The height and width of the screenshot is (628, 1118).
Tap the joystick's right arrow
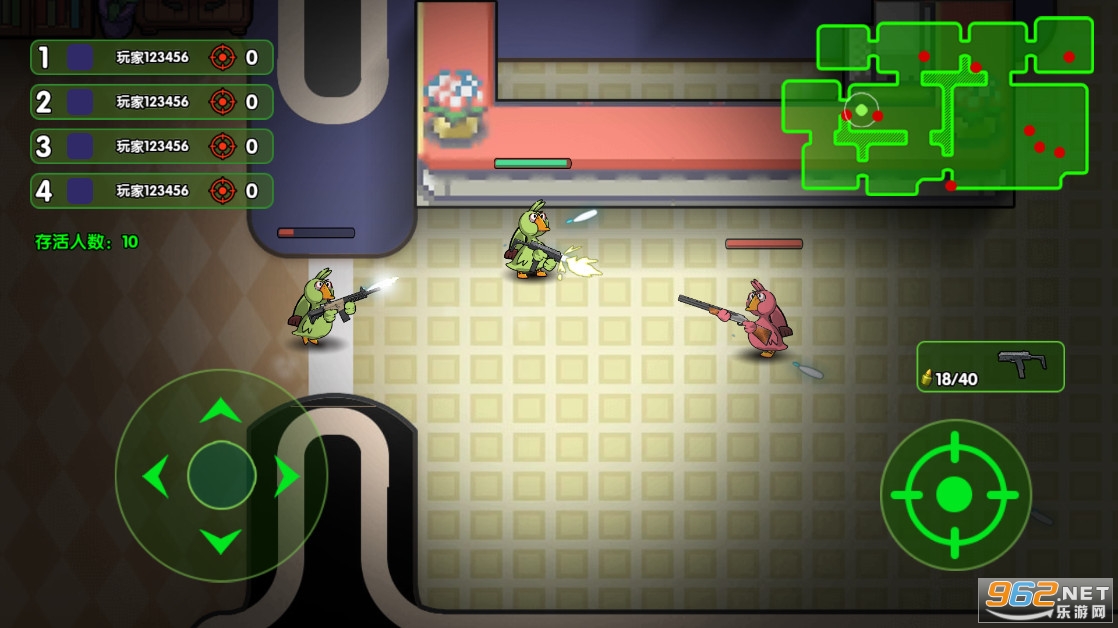[286, 476]
